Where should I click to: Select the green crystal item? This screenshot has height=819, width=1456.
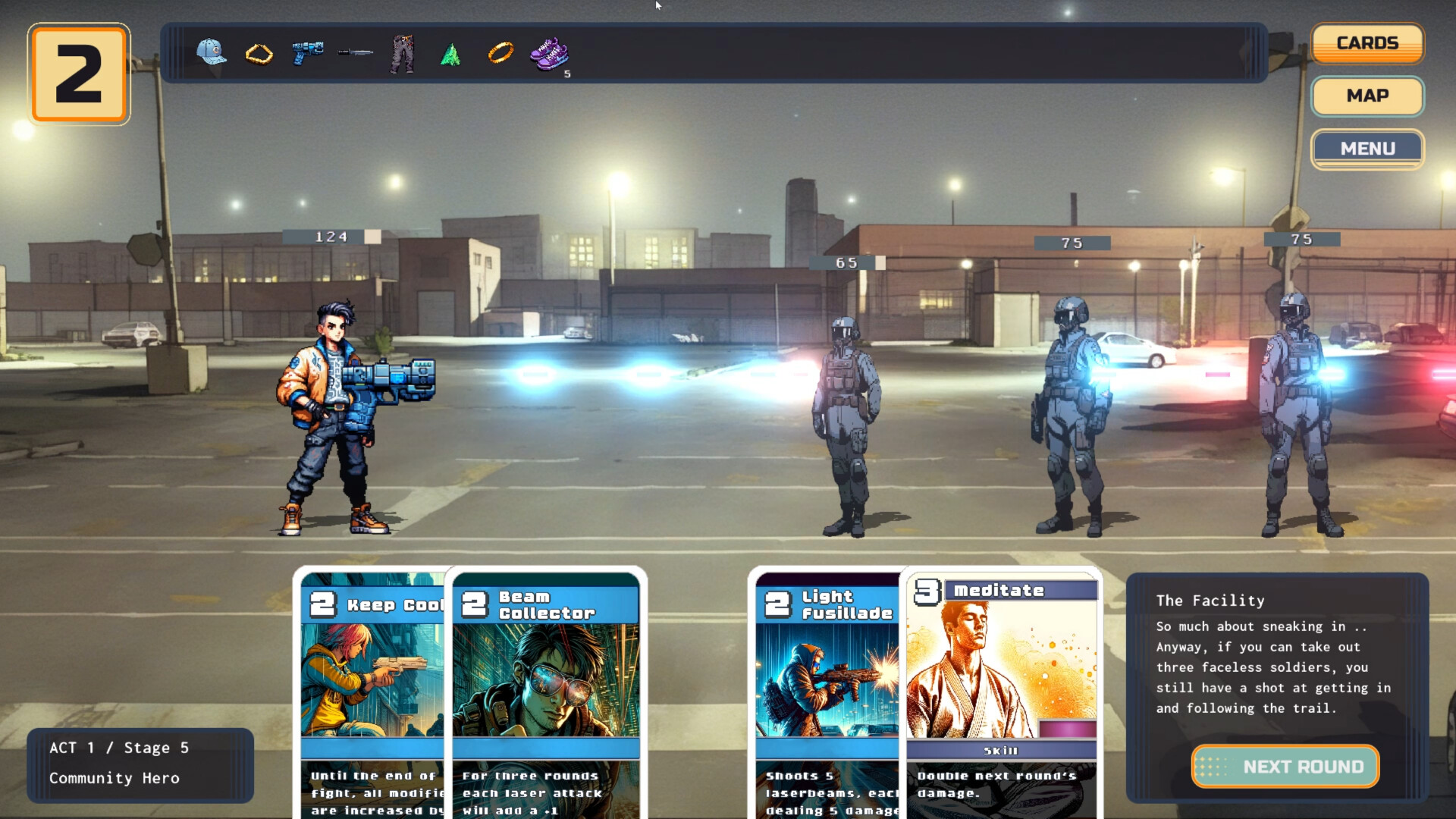[x=450, y=53]
